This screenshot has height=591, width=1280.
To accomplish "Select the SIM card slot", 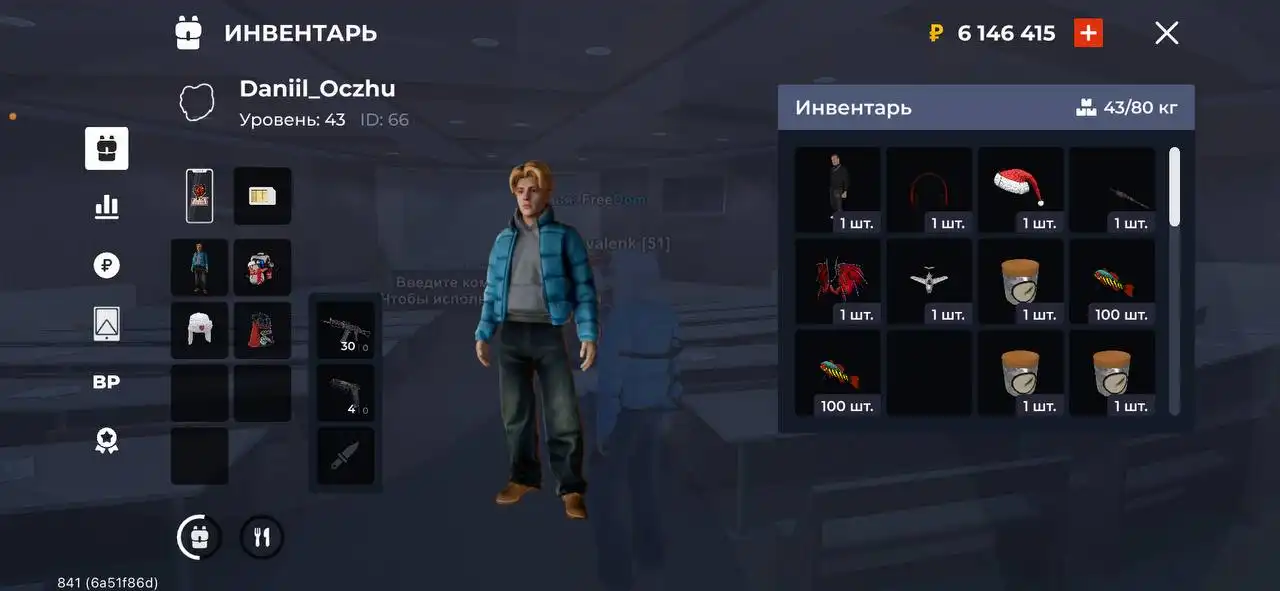I will 262,195.
